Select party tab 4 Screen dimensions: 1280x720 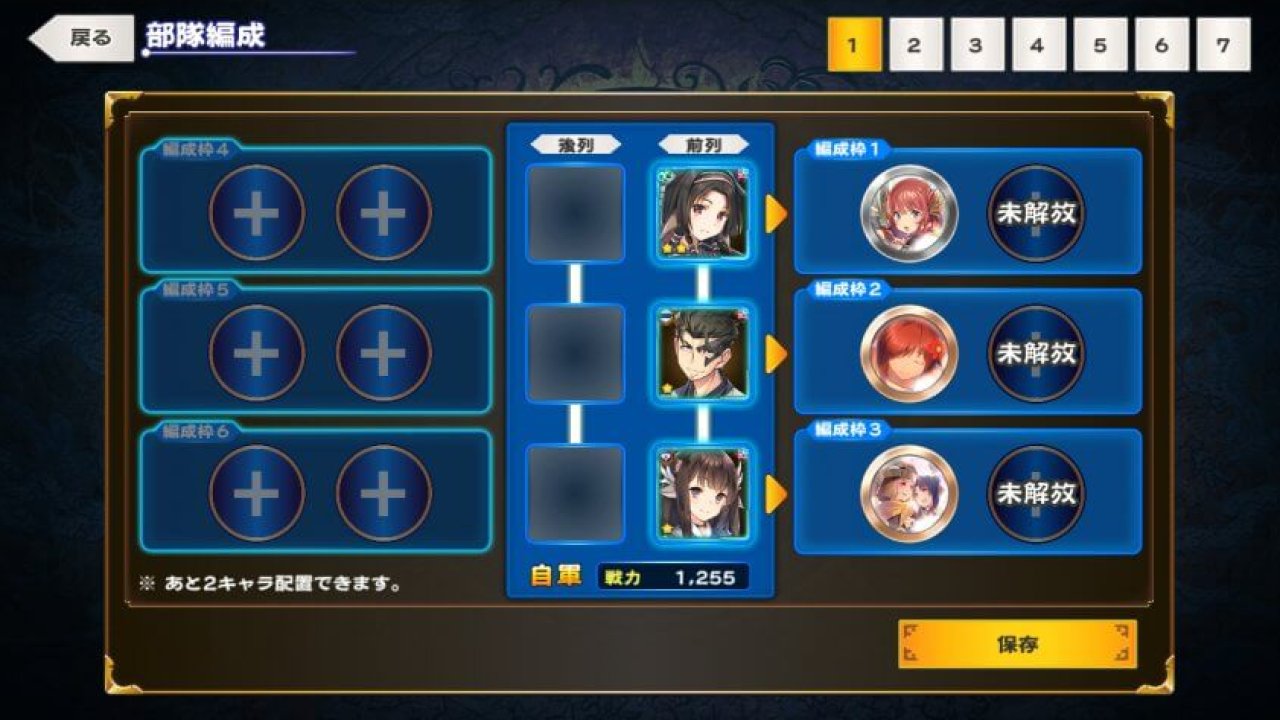(1038, 45)
